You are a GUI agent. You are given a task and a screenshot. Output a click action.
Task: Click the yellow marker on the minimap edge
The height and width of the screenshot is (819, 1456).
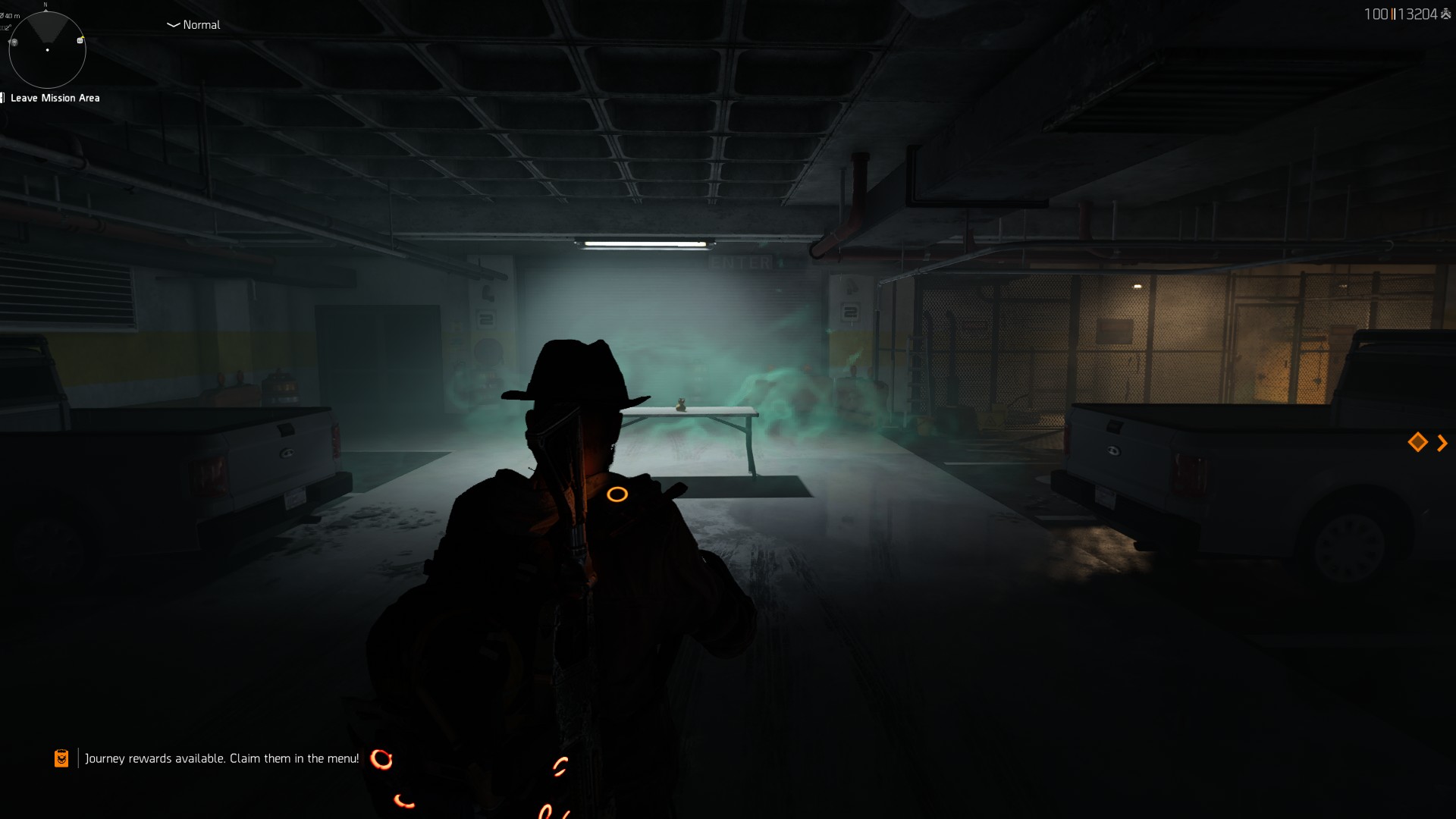tap(82, 38)
